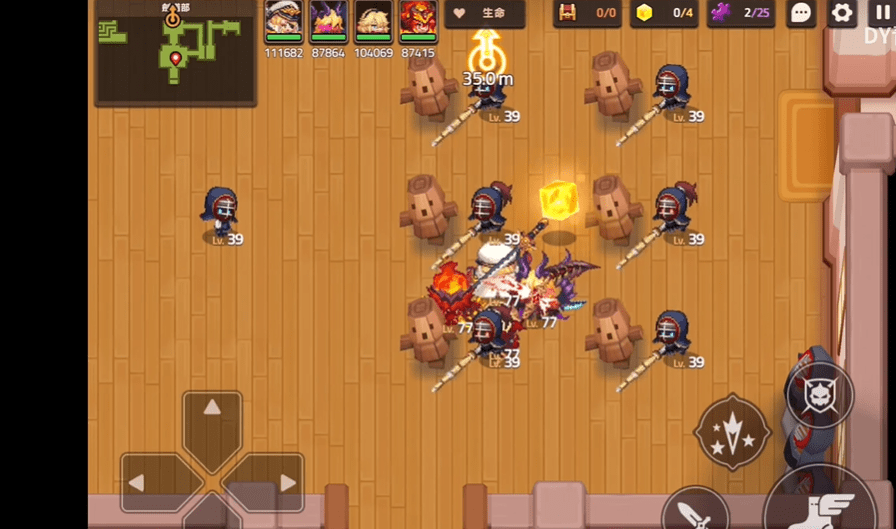Tap the left arrow on the D-pad

[x=142, y=483]
